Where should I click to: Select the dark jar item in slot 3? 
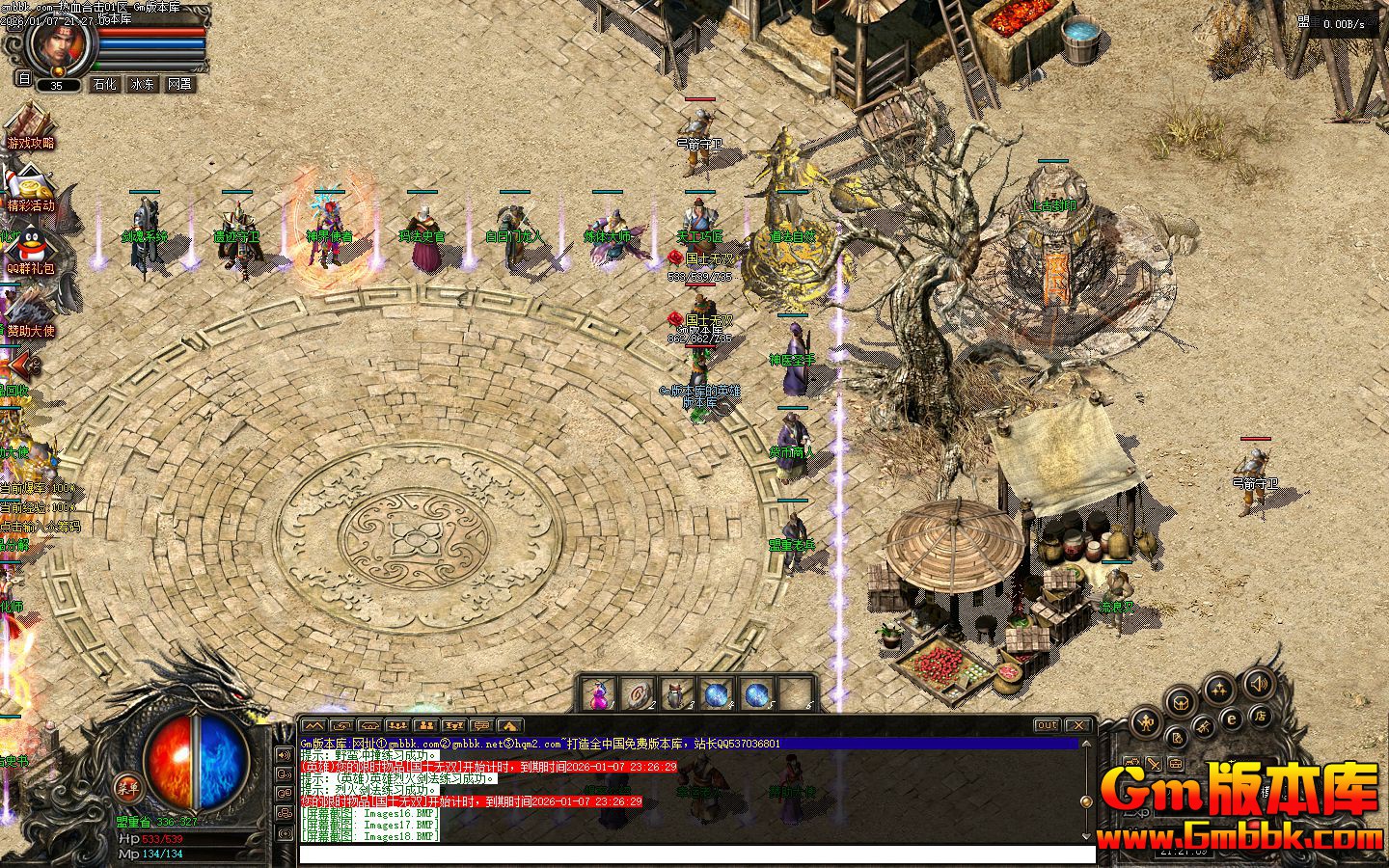coord(676,694)
